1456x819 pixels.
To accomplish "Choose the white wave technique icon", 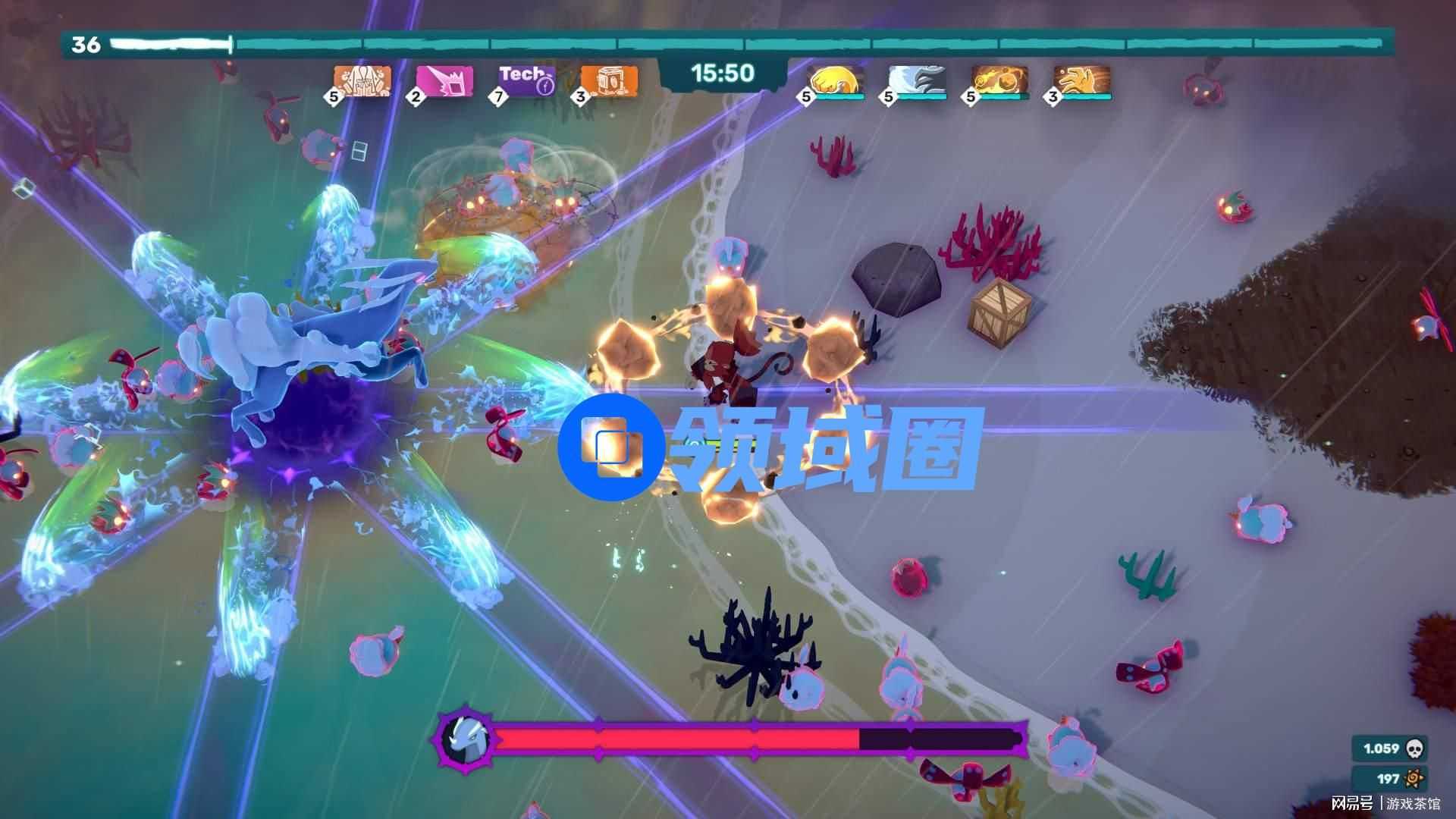I will (x=917, y=80).
